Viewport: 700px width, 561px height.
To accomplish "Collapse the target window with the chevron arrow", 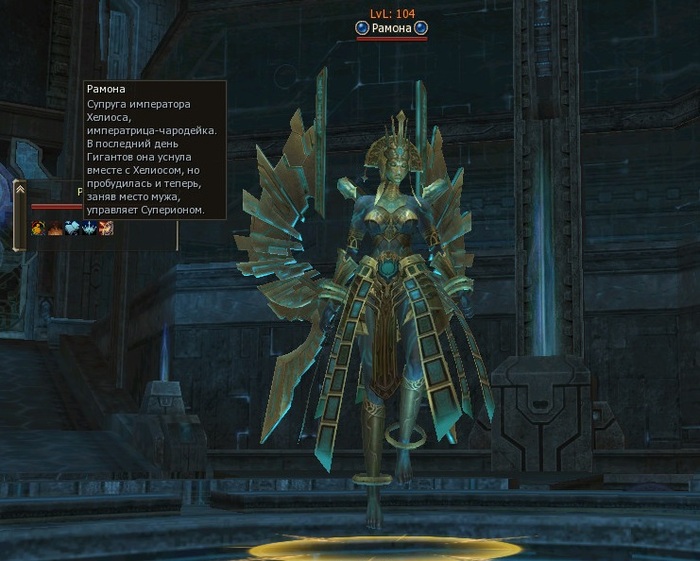I will 19,190.
